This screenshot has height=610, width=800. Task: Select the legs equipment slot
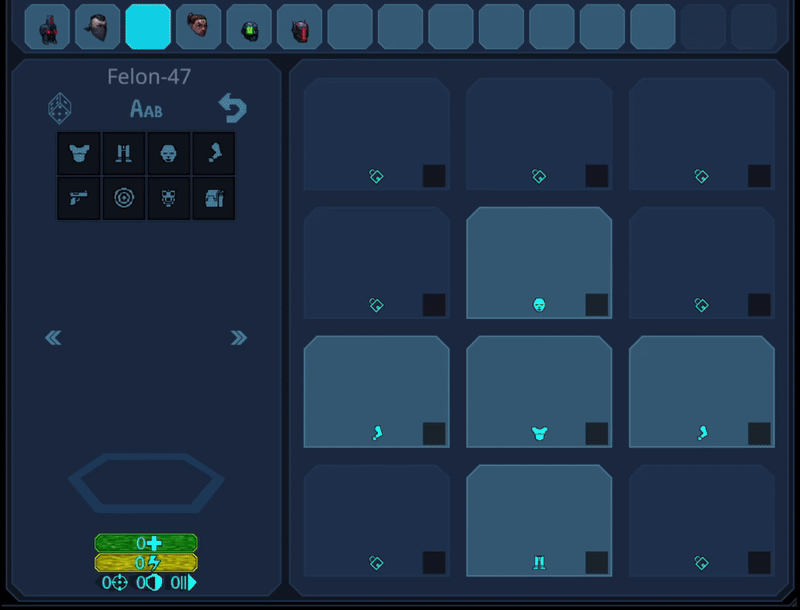[539, 521]
